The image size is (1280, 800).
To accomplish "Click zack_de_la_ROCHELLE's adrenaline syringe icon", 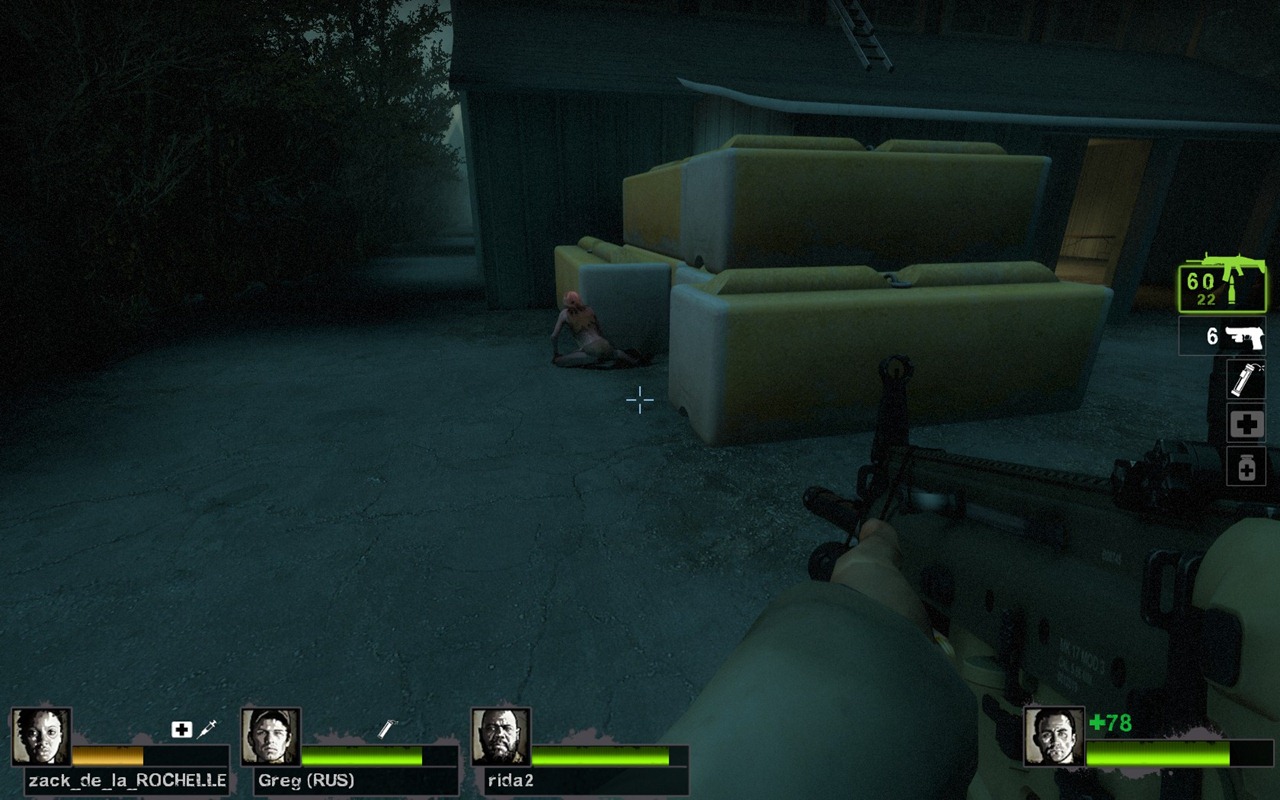I will 208,729.
